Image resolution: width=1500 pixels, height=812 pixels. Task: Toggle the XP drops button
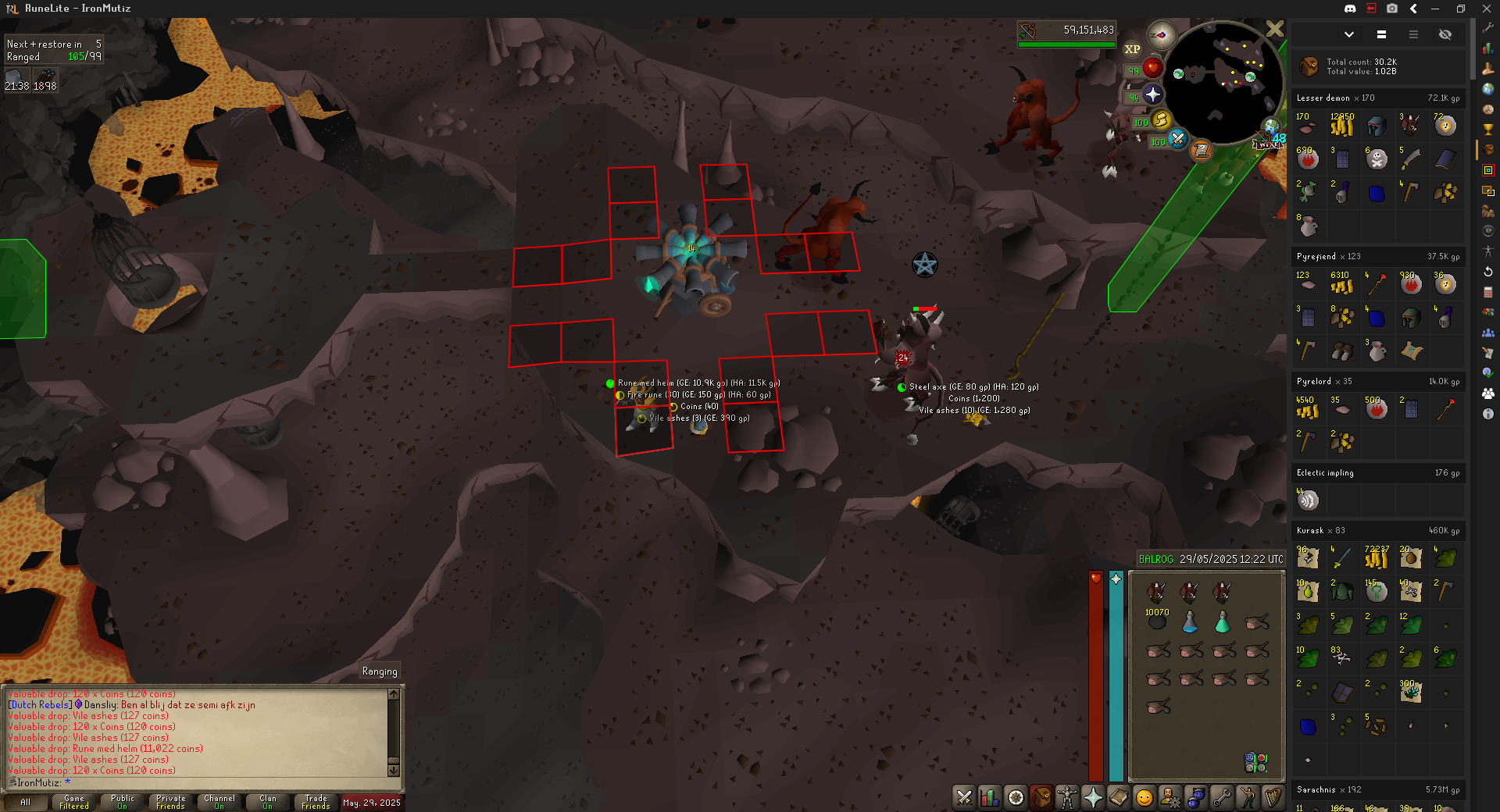point(1132,49)
